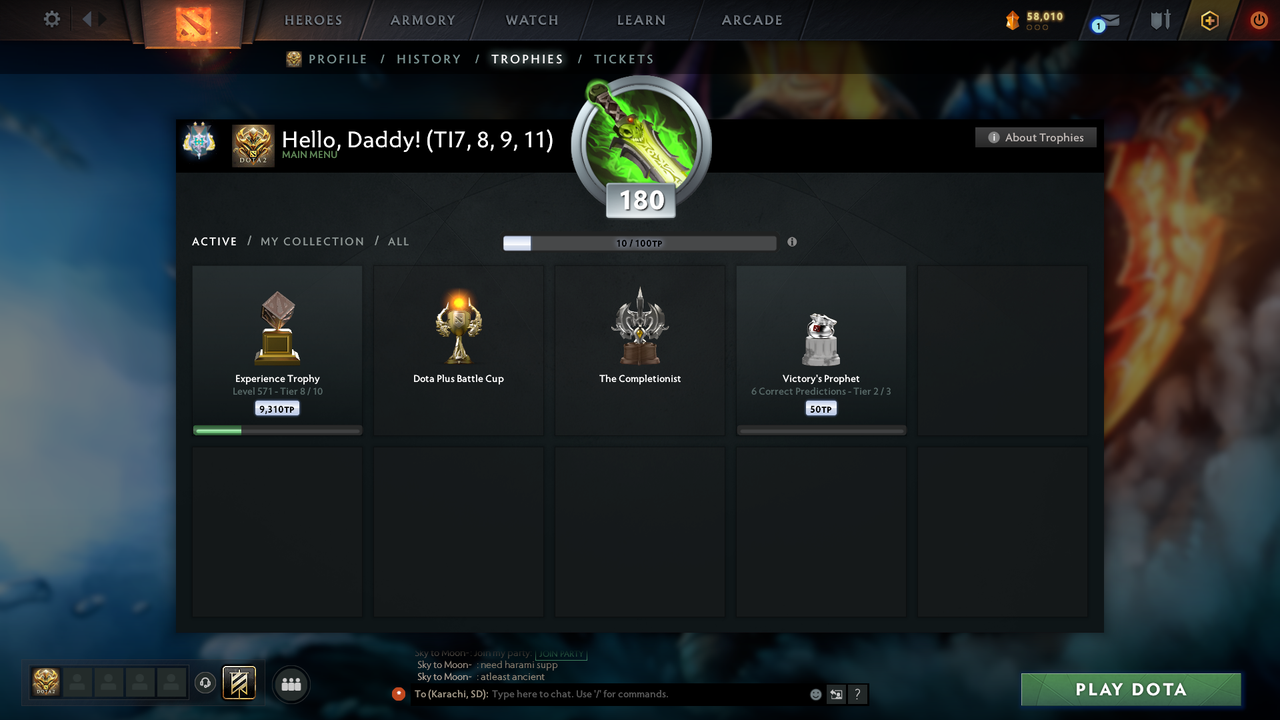Open notifications via the mail envelope icon

[x=1104, y=22]
